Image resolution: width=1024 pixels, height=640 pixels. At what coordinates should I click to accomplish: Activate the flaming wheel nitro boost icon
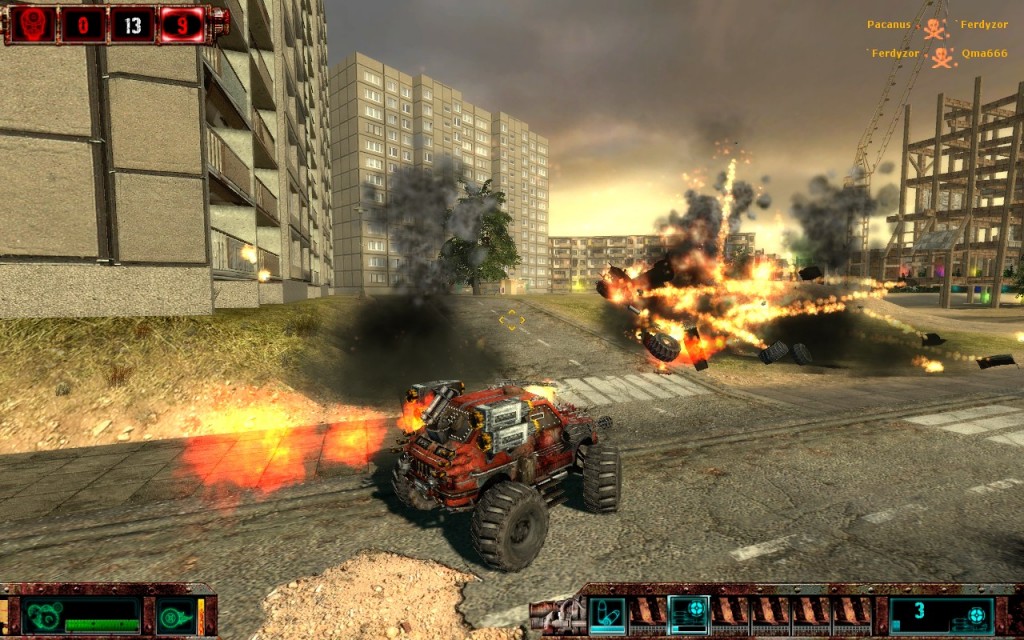pyautogui.click(x=176, y=615)
